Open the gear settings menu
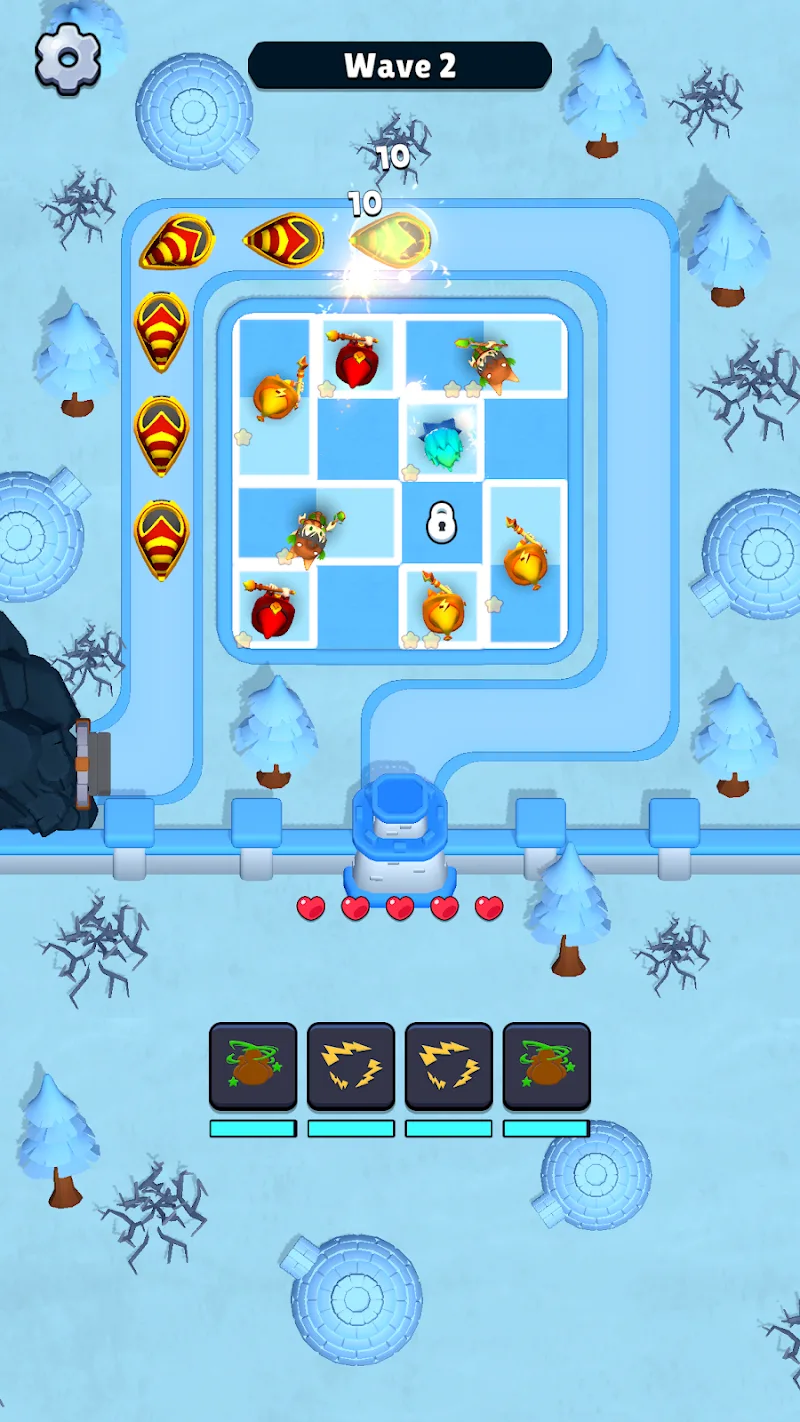Image resolution: width=800 pixels, height=1422 pixels. point(68,59)
